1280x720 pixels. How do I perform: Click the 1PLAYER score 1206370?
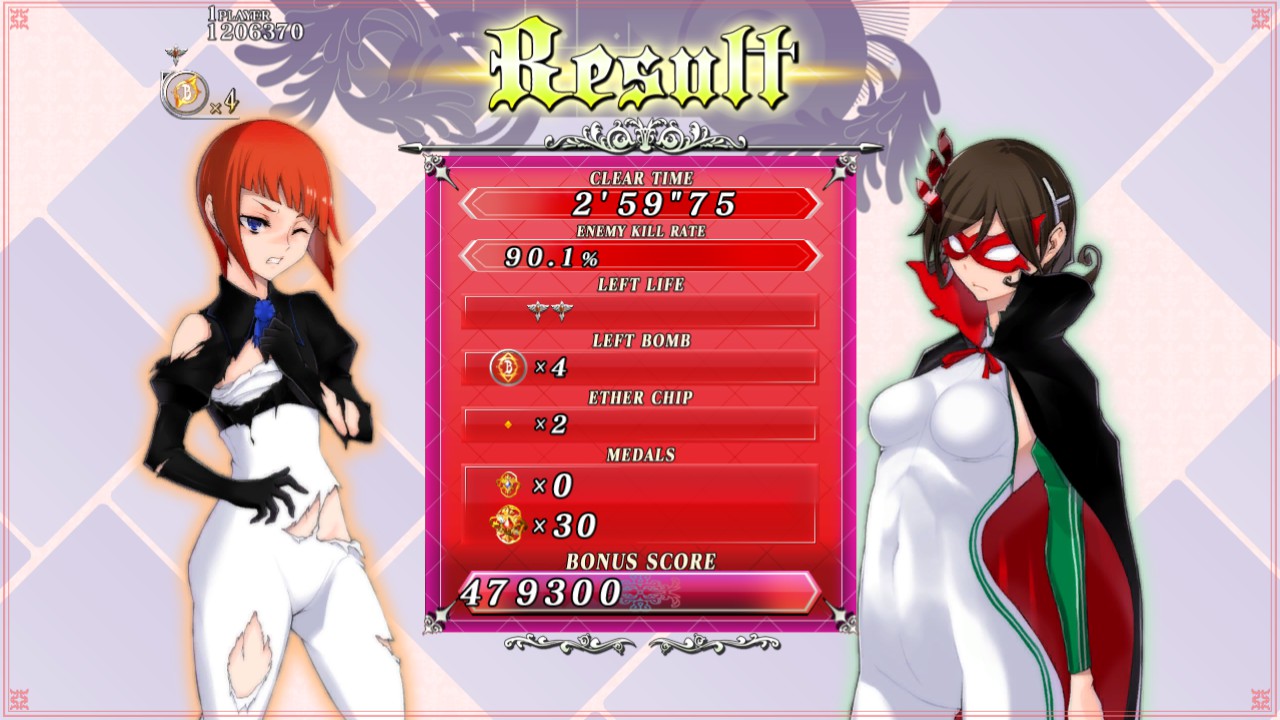tap(258, 33)
